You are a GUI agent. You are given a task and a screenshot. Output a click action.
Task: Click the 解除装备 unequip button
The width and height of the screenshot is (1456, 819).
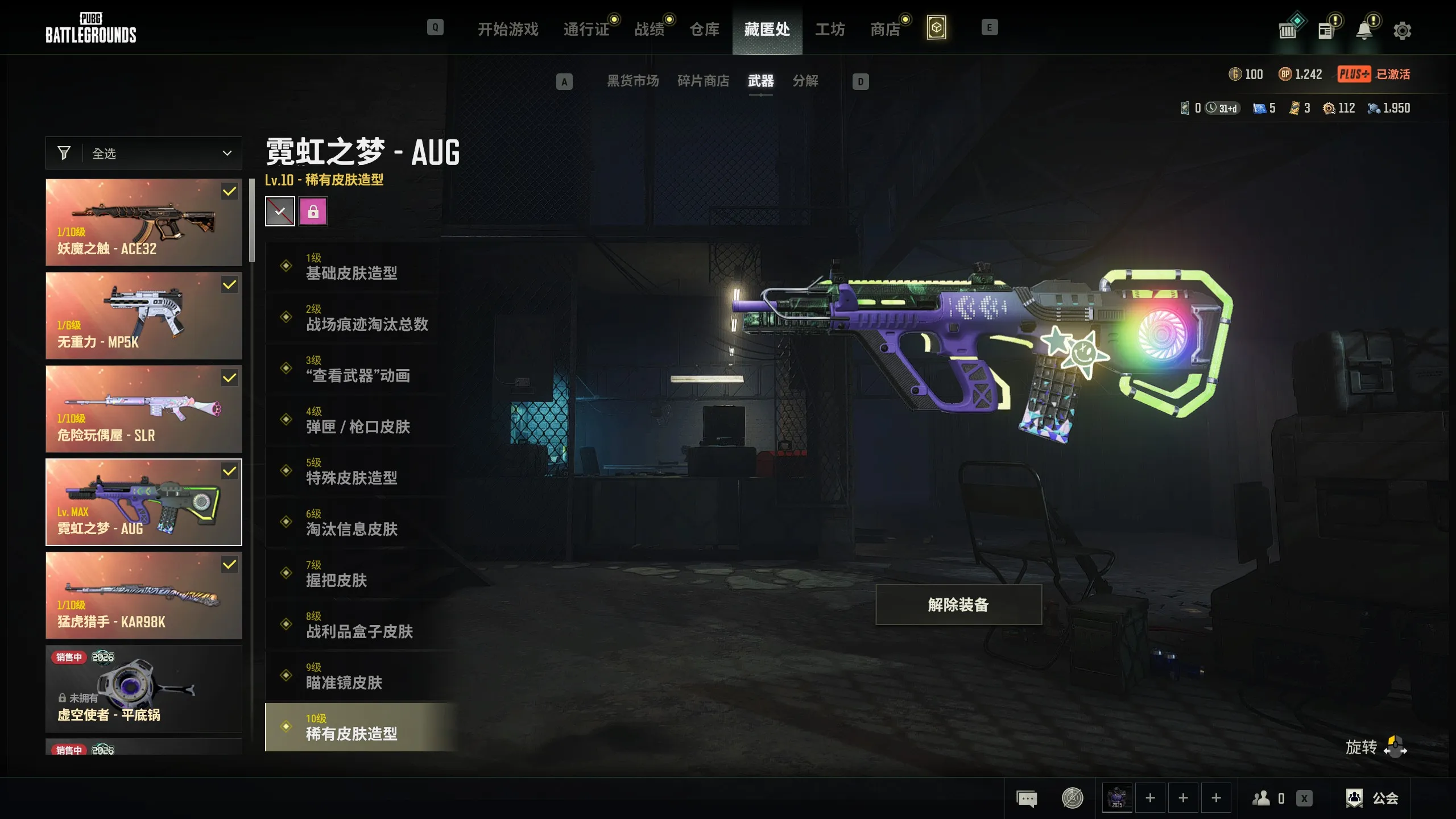point(958,605)
